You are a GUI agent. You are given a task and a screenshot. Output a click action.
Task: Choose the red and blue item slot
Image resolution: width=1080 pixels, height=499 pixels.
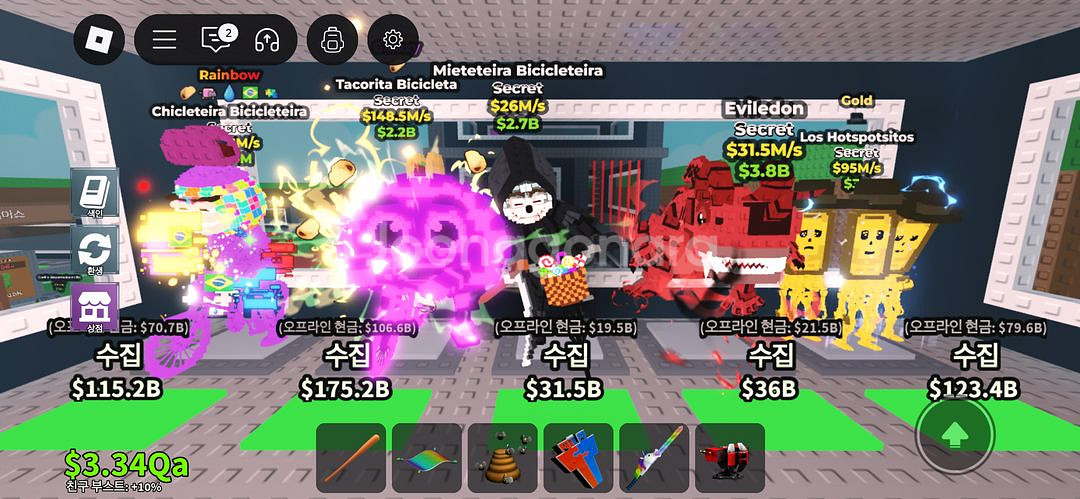578,457
